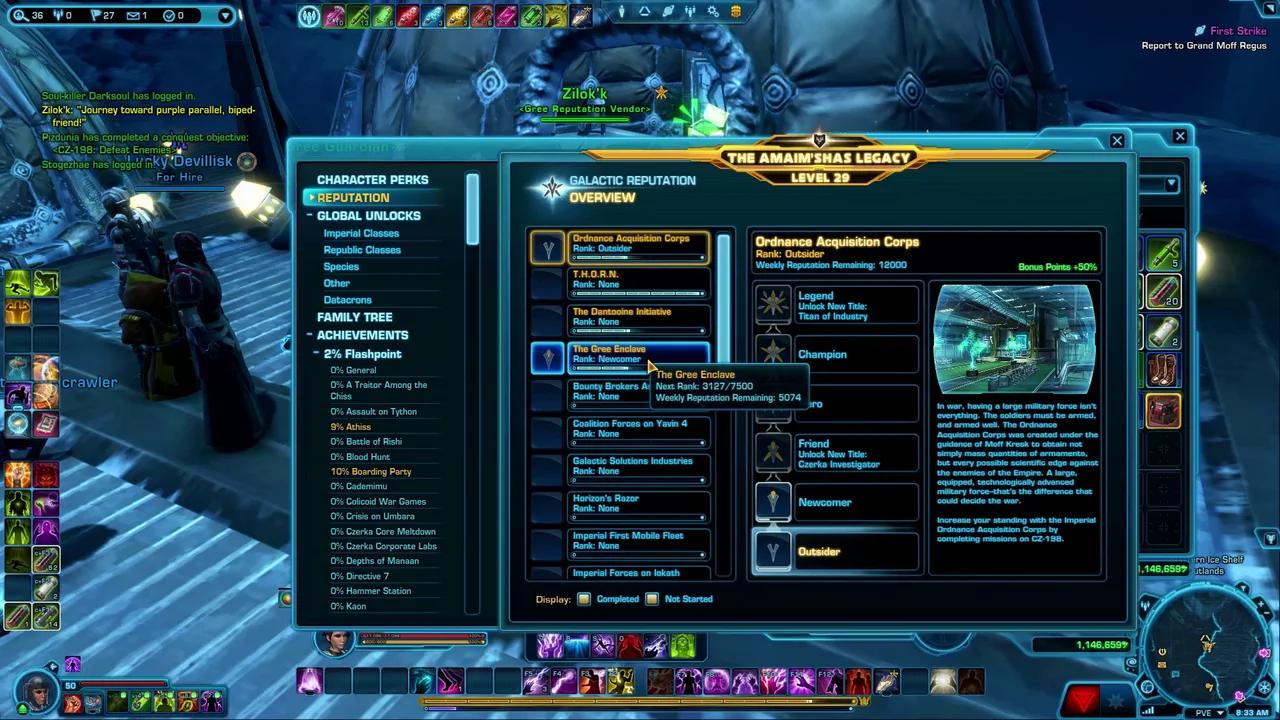
Task: Click the Newcomer rank trophy icon
Action: 774,502
